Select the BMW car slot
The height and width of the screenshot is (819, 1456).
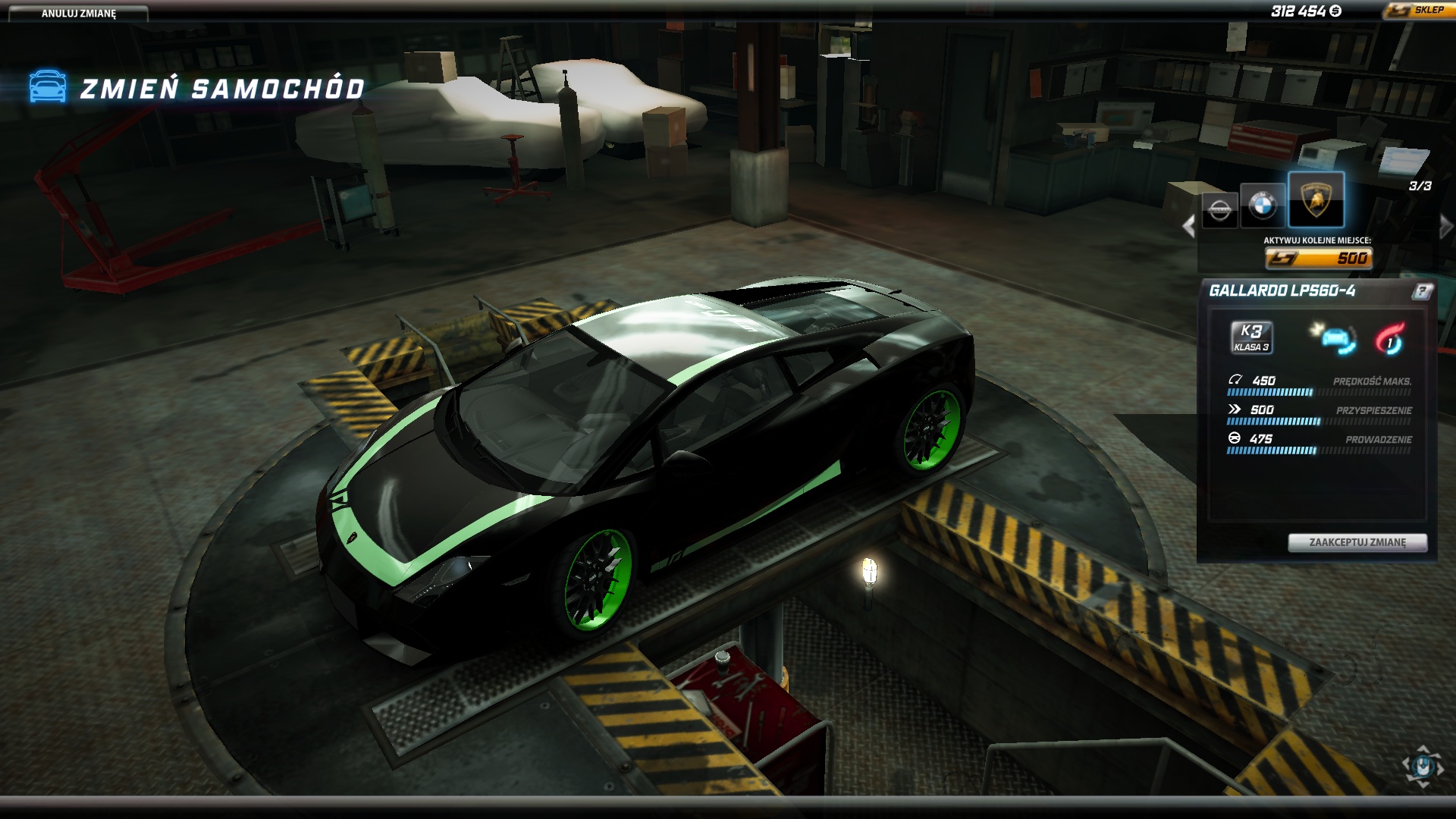[x=1263, y=204]
